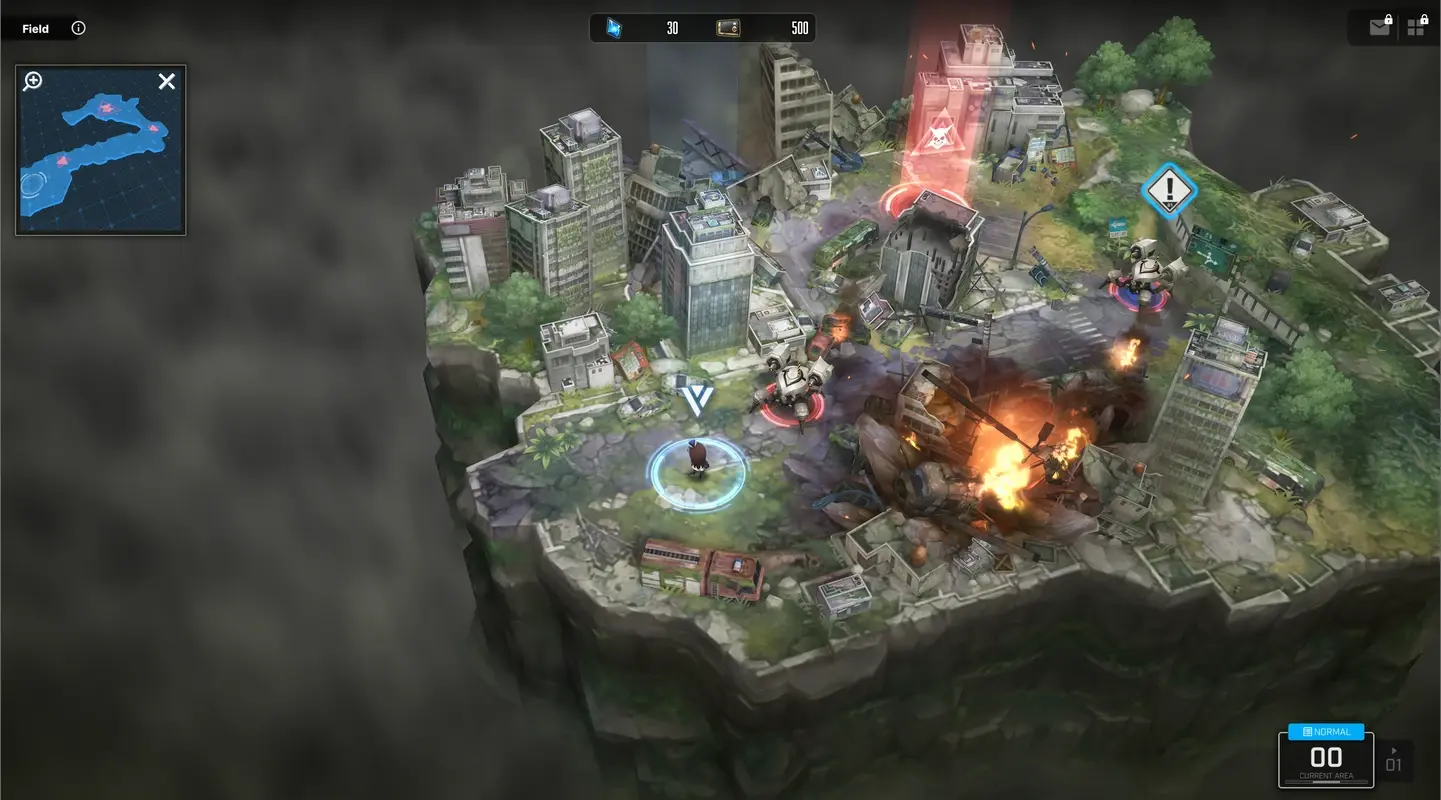Click the area progress bar

coord(1325,782)
